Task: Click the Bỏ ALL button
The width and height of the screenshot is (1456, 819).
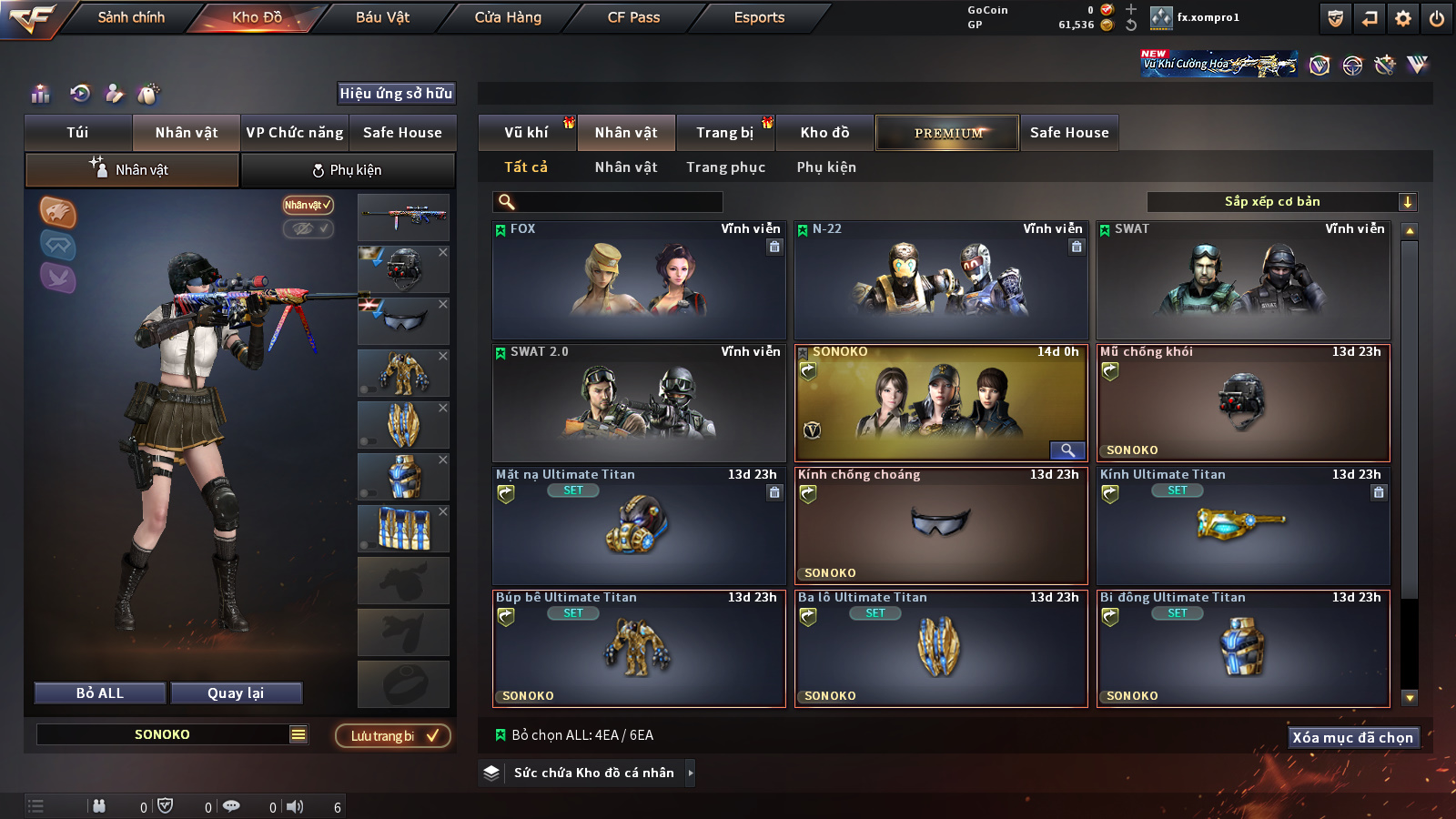Action: coord(100,693)
